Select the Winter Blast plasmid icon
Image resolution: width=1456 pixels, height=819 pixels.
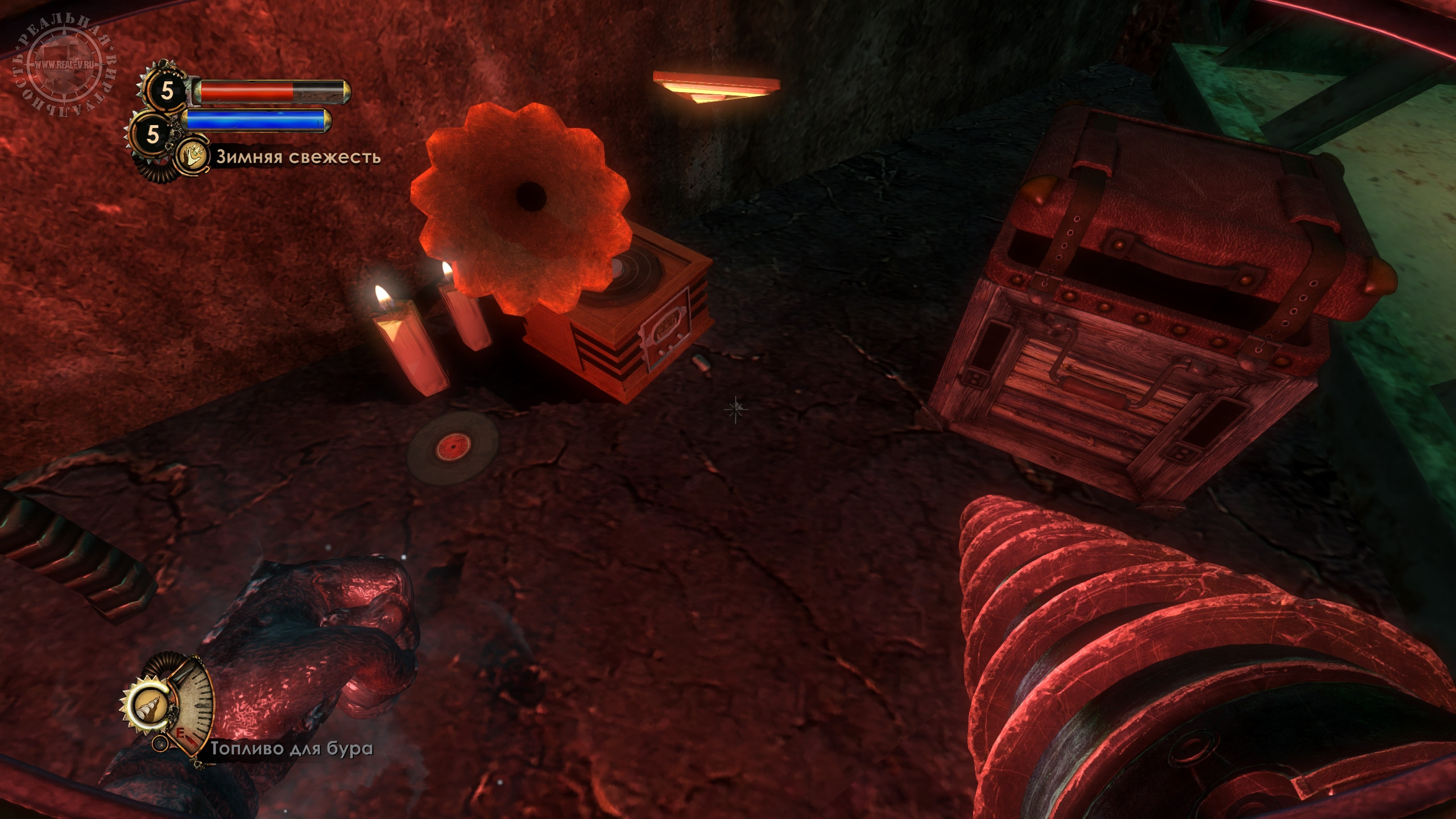pos(191,157)
